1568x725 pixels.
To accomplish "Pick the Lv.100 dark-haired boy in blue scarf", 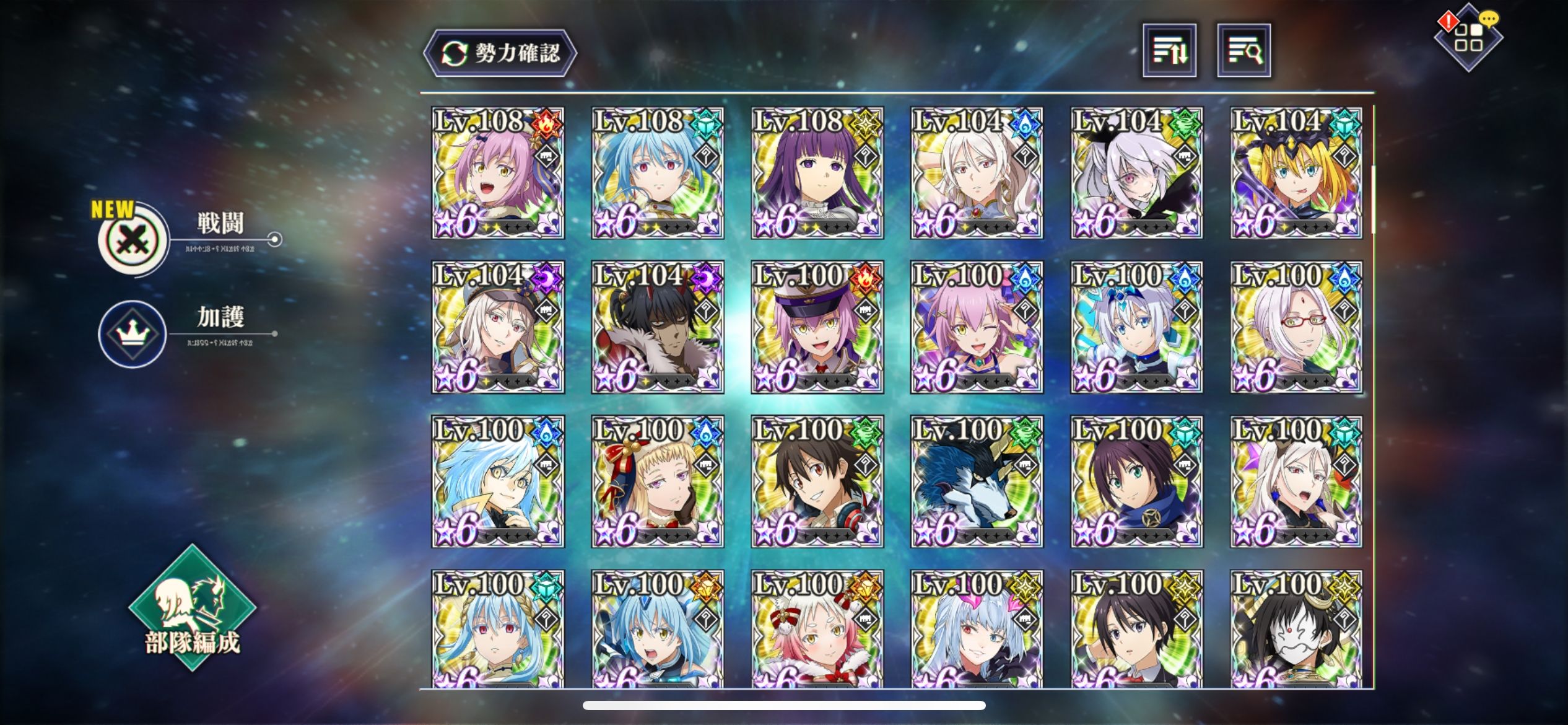I will tap(1136, 481).
